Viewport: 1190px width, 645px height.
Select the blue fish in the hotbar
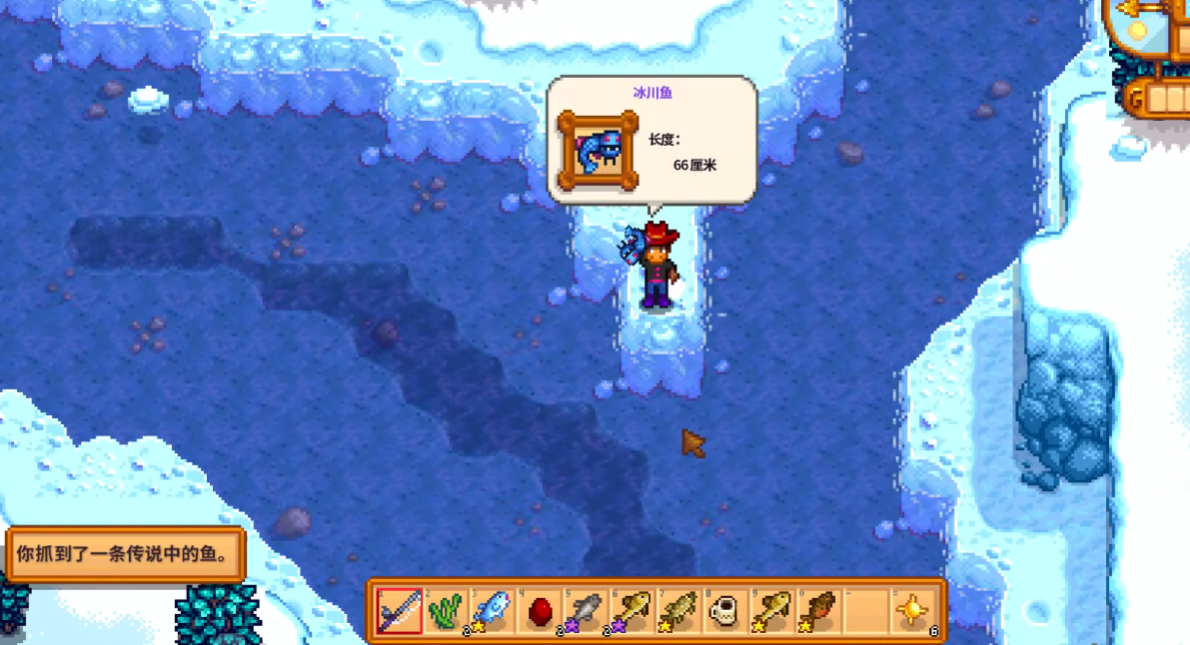492,610
